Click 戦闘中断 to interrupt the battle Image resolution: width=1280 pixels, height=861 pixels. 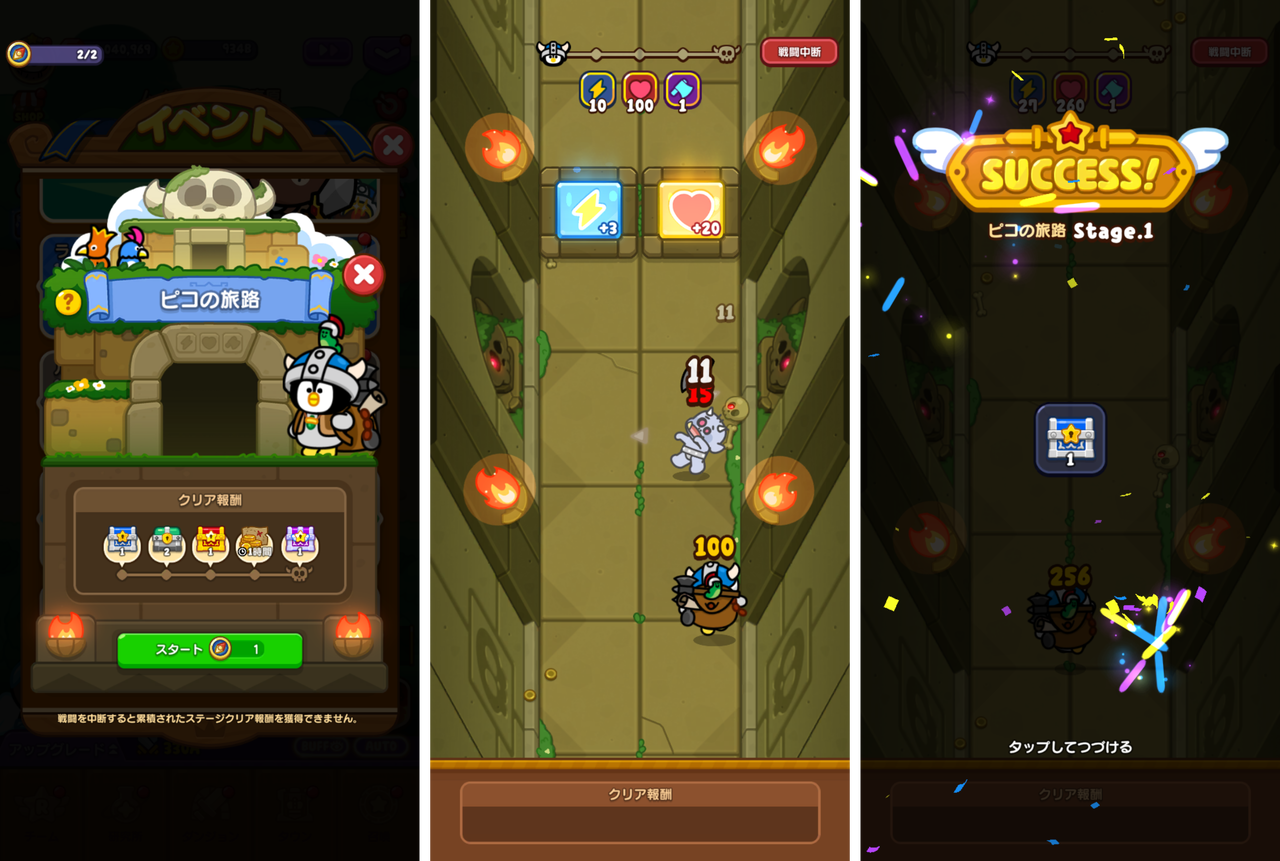click(798, 52)
